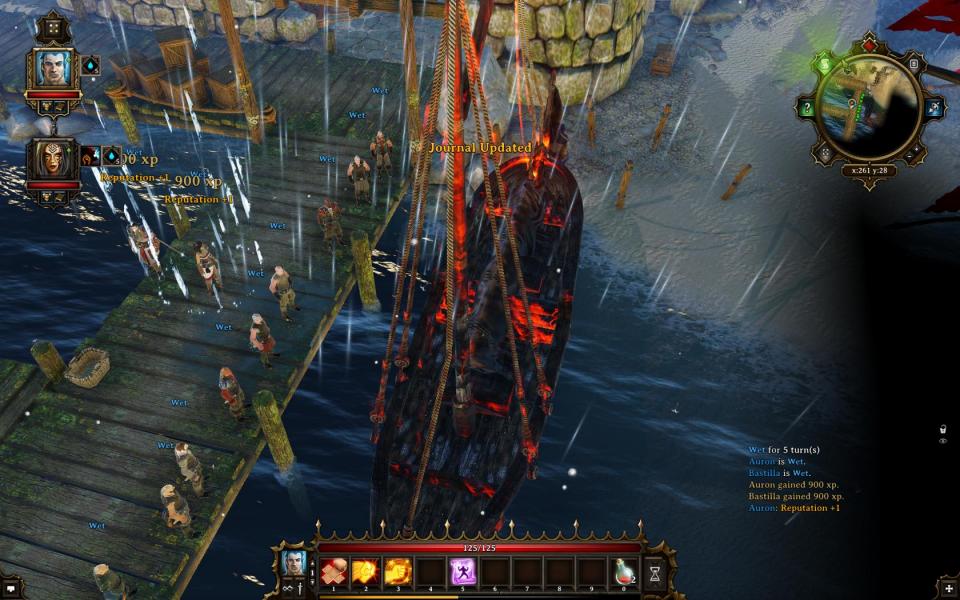Viewport: 960px width, 600px height.
Task: Use the red health potion in hotbar
Action: [624, 572]
